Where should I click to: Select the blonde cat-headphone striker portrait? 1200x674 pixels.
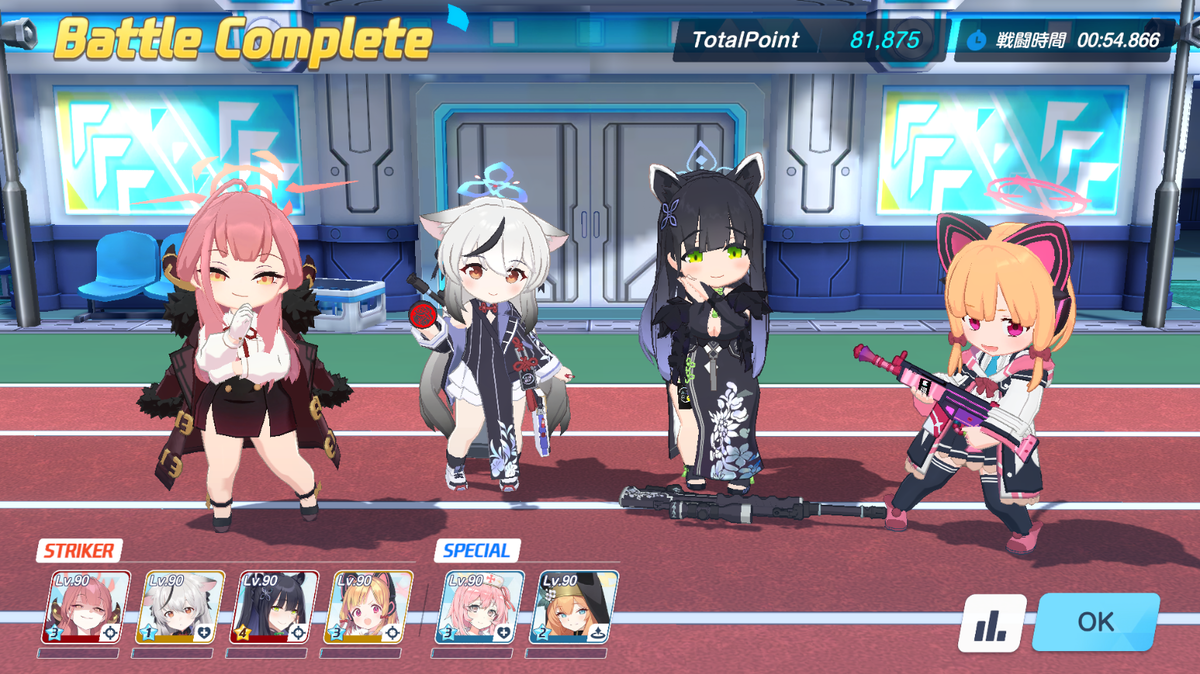(369, 607)
